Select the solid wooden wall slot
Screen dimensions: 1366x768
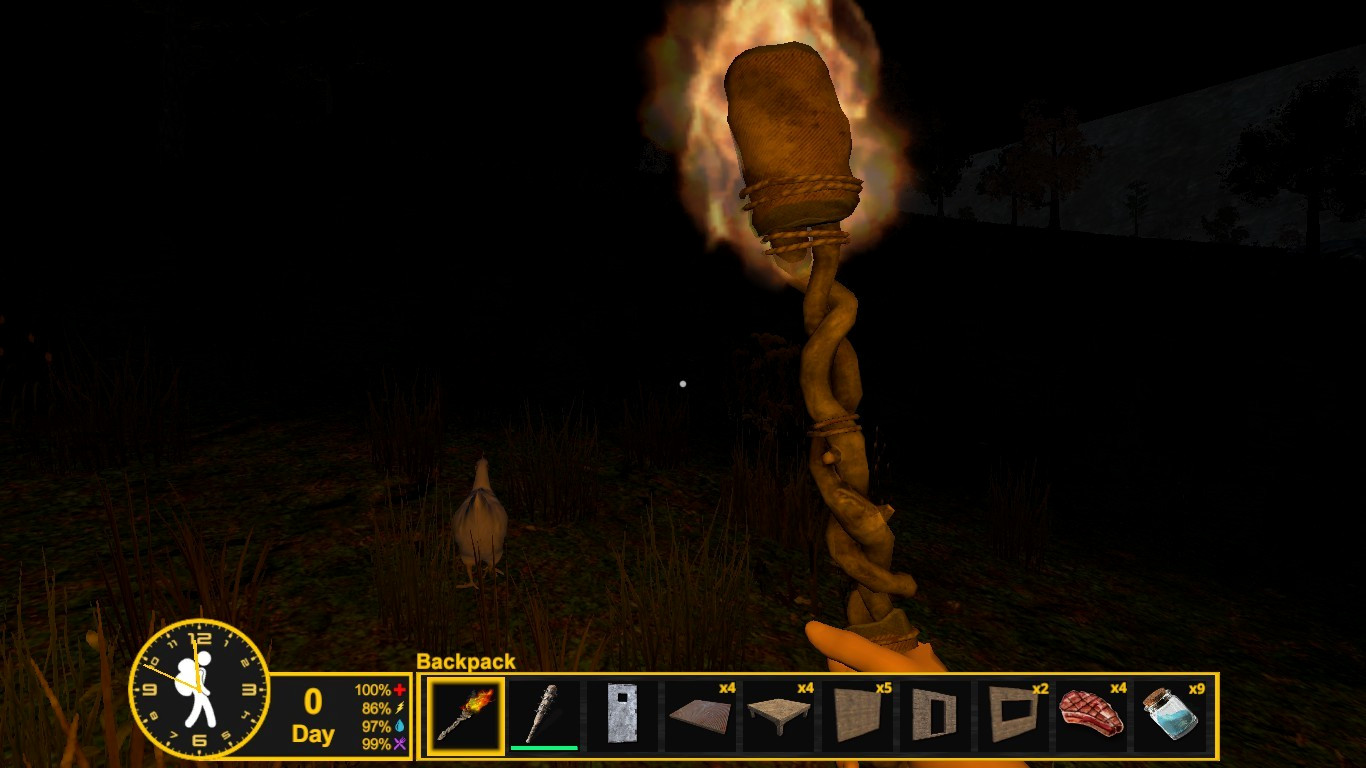[x=856, y=716]
